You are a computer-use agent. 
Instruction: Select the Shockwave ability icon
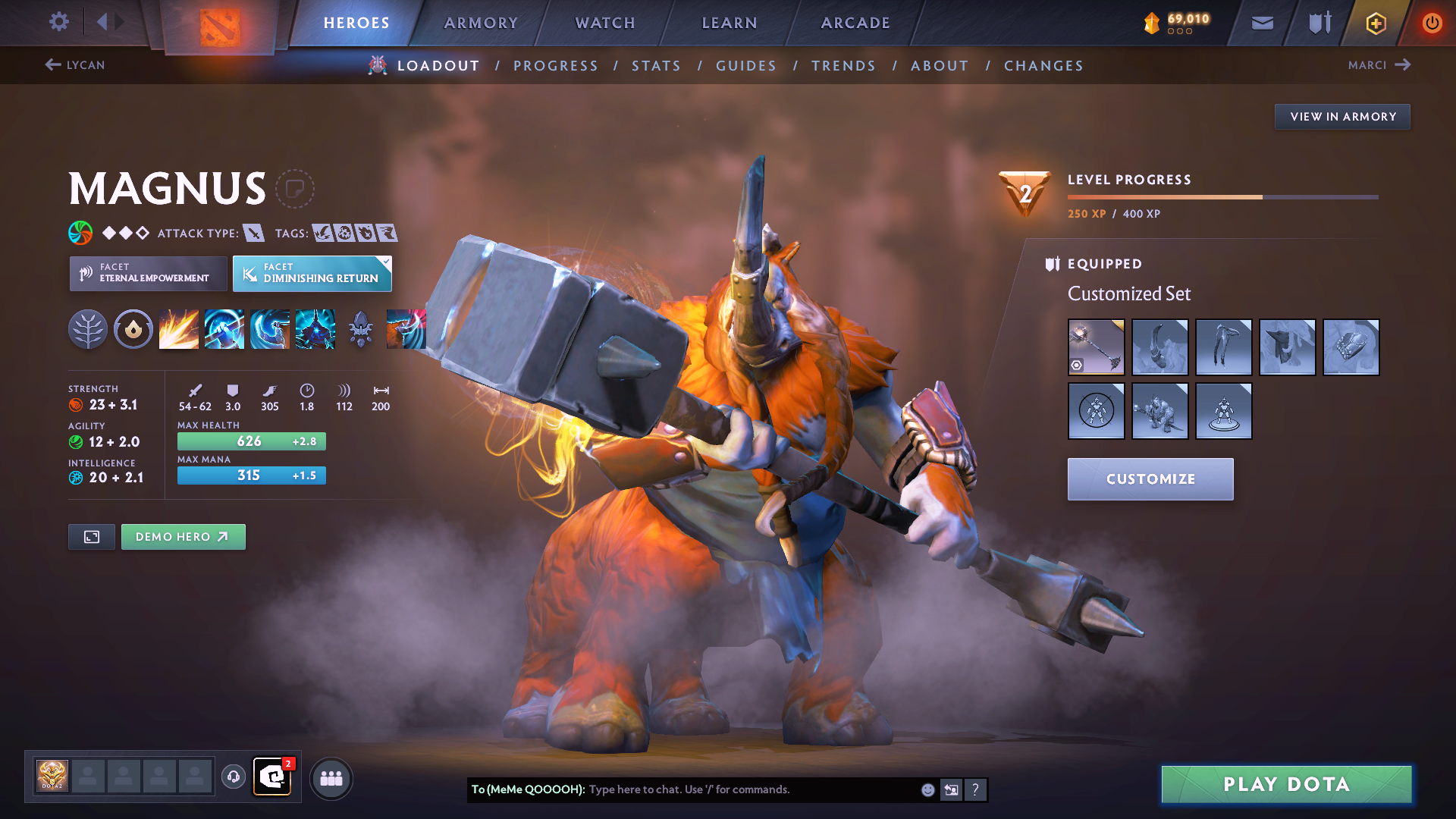tap(179, 328)
